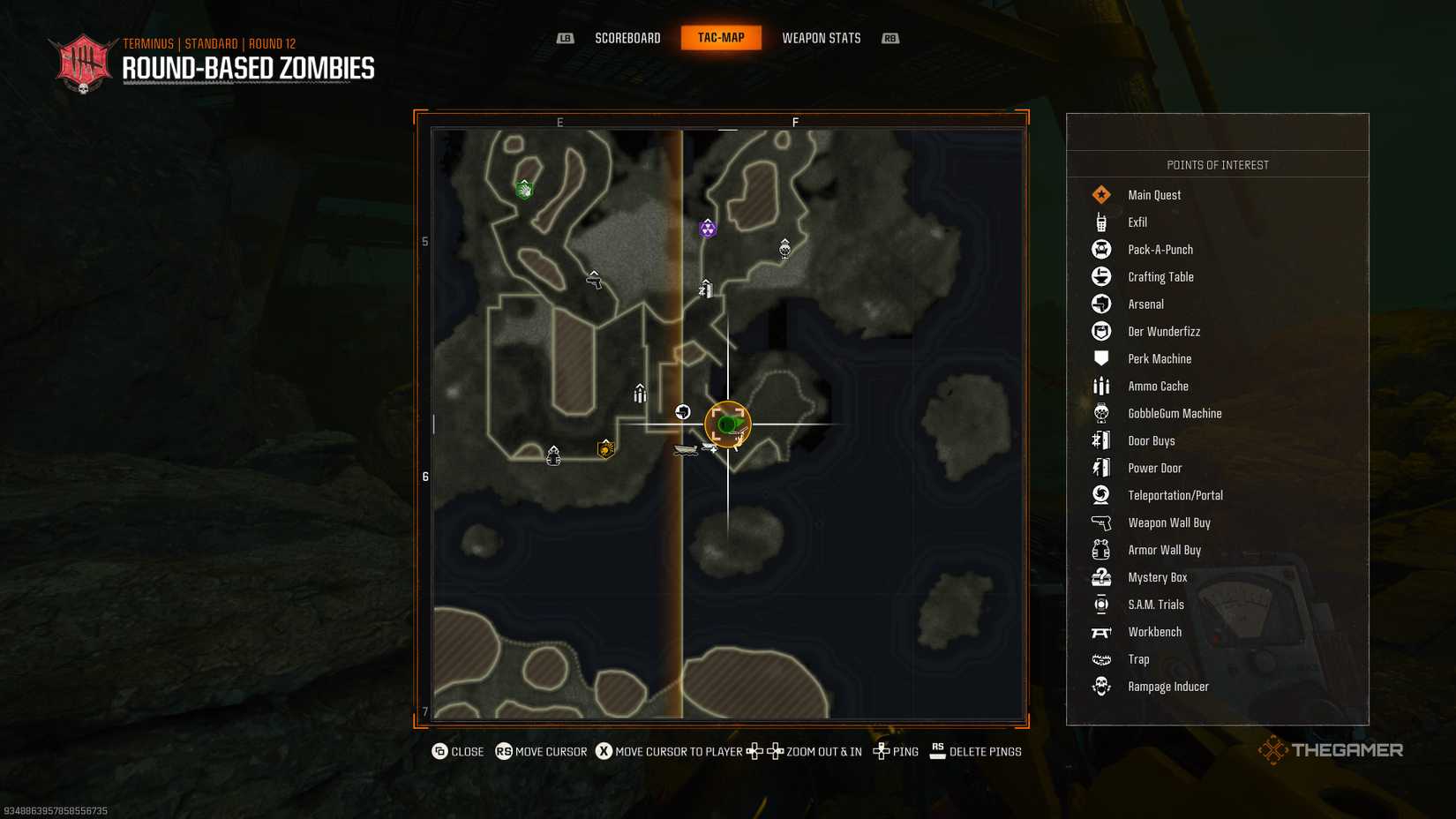Click the Der Wunderfizz icon in the legend
The image size is (1456, 819).
coord(1100,331)
